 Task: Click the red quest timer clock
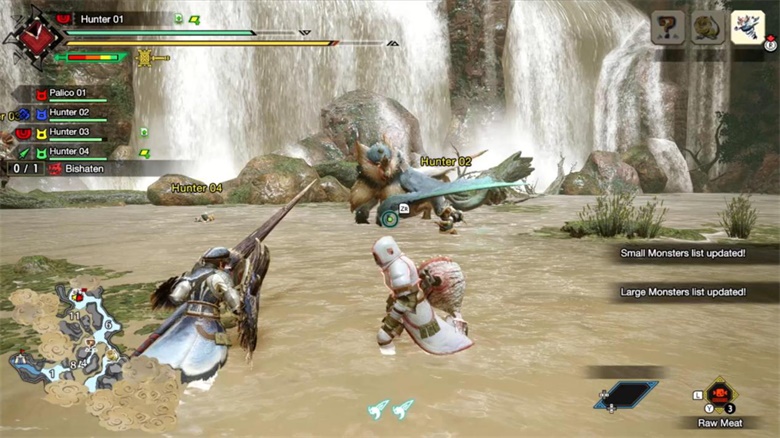tap(38, 37)
